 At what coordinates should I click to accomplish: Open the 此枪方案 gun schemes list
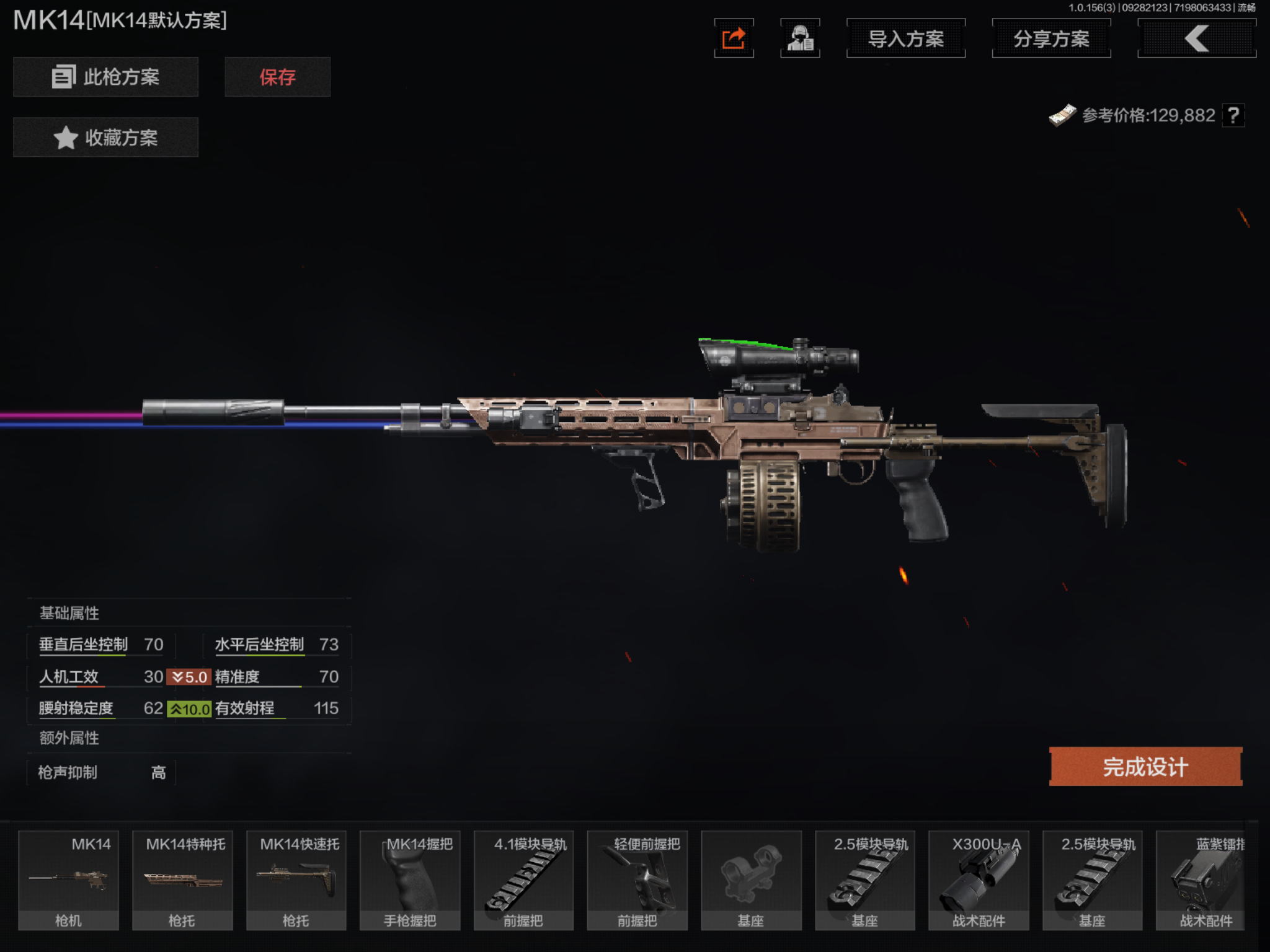point(105,77)
